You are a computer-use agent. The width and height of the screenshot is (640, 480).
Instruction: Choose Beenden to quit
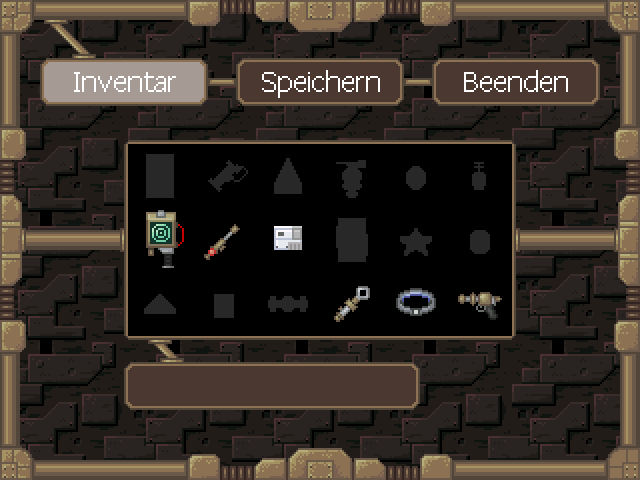pyautogui.click(x=515, y=82)
